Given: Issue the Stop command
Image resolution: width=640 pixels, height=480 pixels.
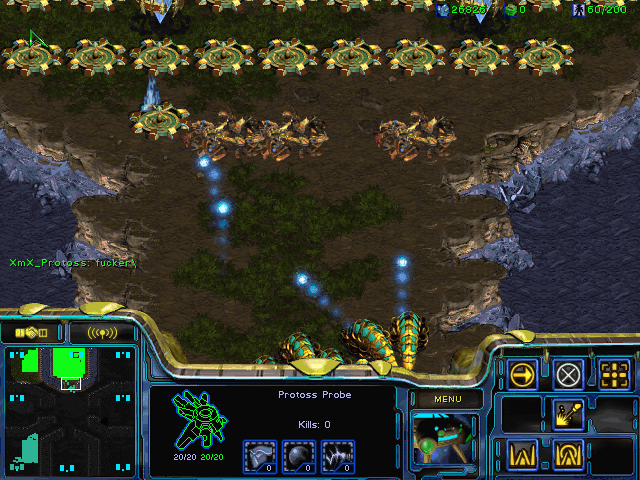Looking at the screenshot, I should [x=568, y=375].
